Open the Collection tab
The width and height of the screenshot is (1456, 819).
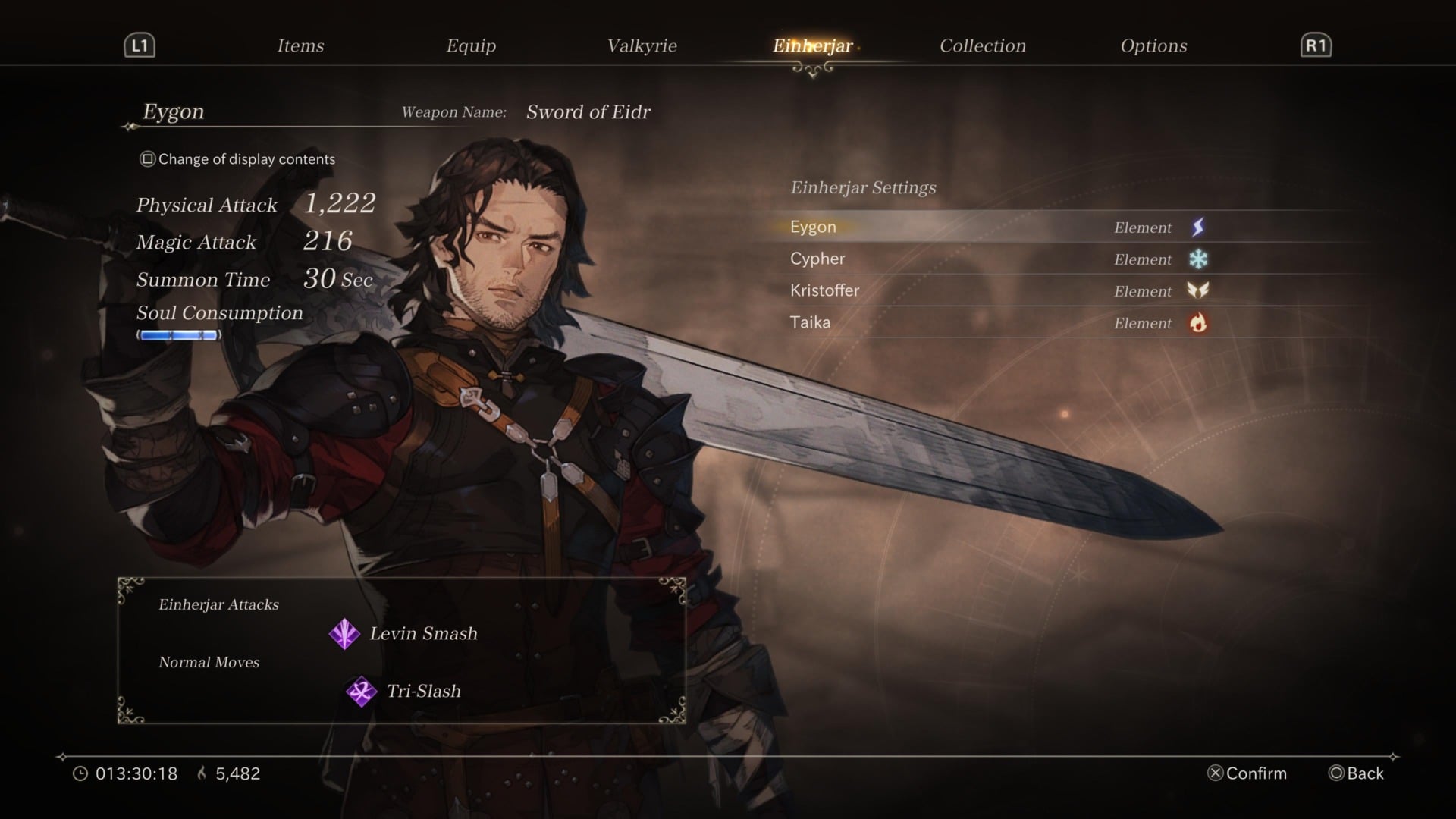pos(982,45)
